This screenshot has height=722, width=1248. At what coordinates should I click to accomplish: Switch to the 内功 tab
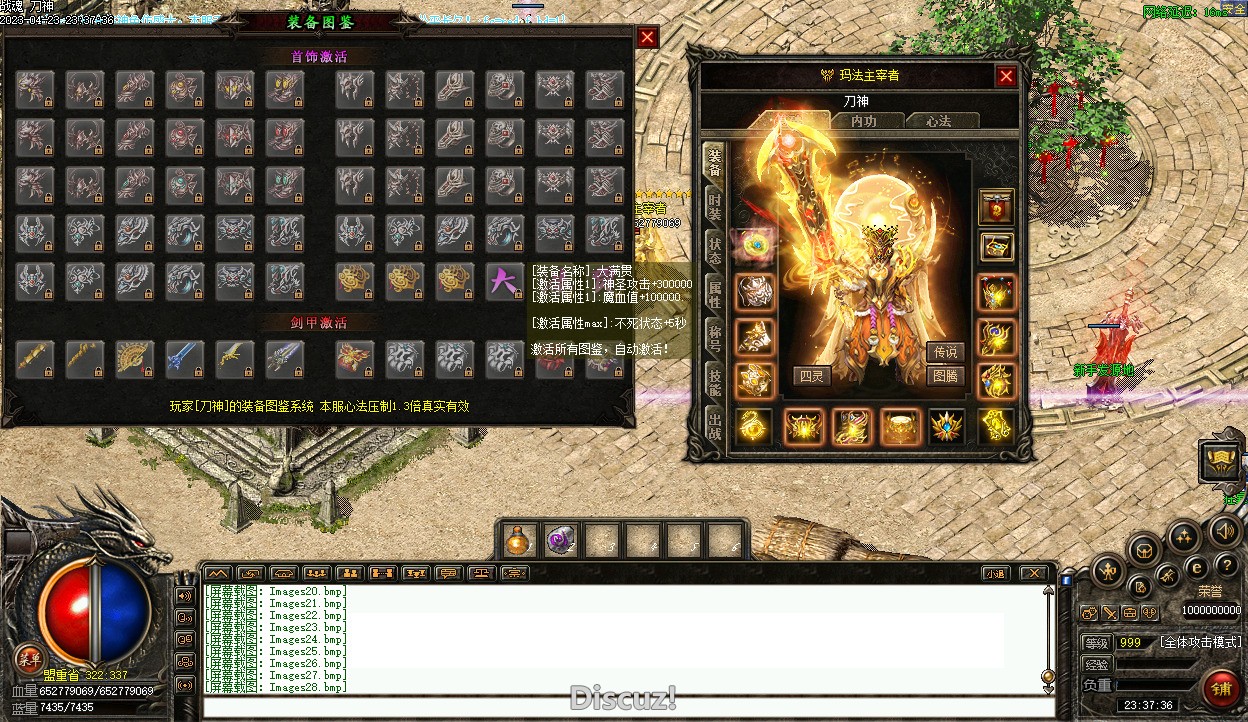(863, 121)
